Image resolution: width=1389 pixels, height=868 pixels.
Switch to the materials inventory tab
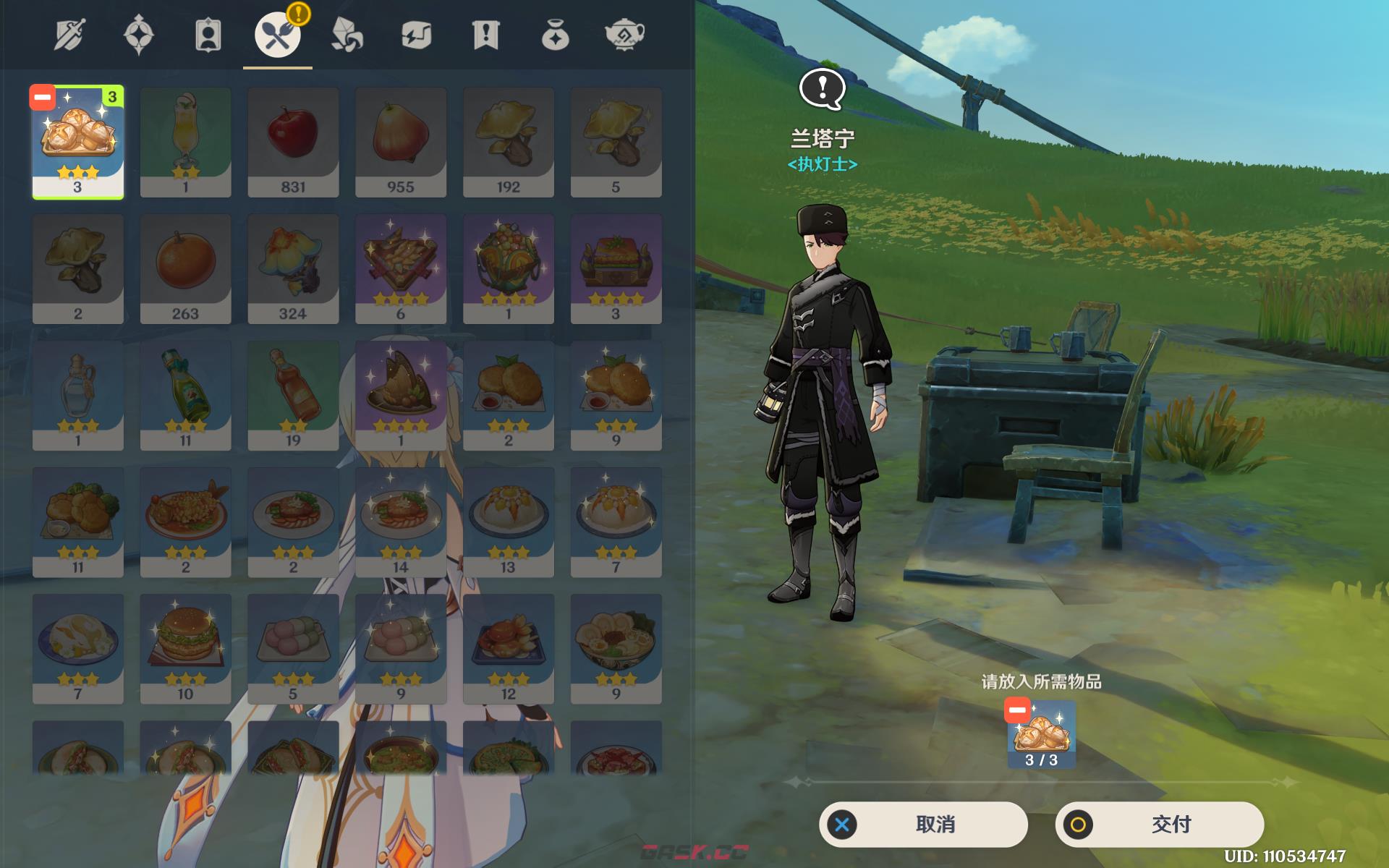[347, 35]
